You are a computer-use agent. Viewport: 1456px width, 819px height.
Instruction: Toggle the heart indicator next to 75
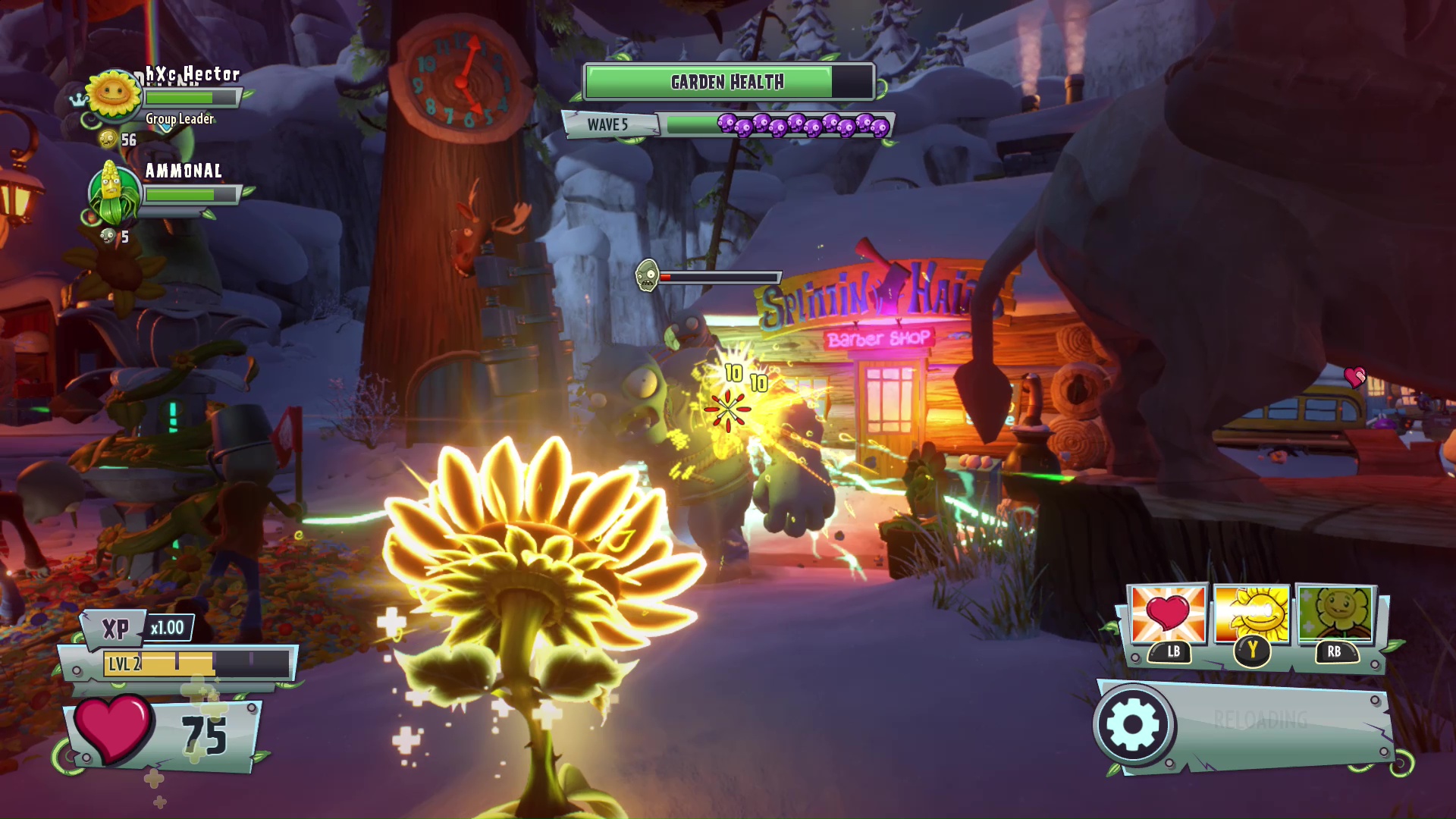pos(115,730)
